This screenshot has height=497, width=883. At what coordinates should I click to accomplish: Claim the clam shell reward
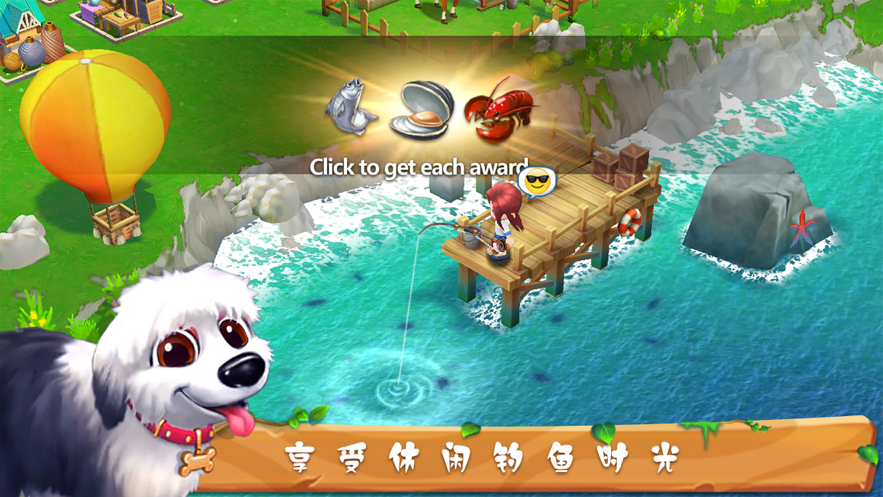420,112
